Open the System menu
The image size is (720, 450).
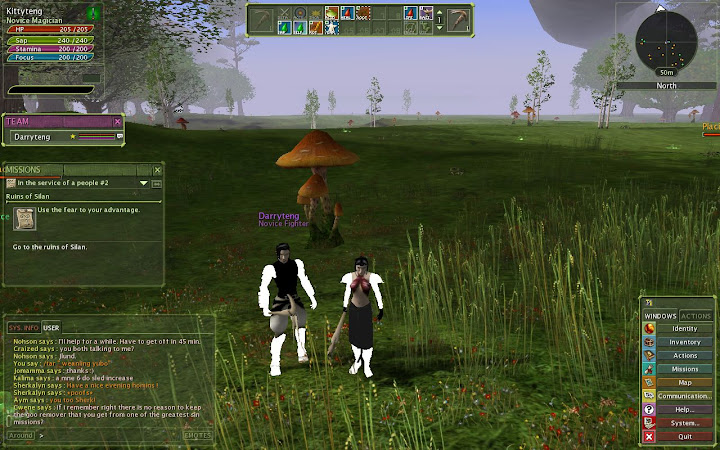[x=684, y=423]
